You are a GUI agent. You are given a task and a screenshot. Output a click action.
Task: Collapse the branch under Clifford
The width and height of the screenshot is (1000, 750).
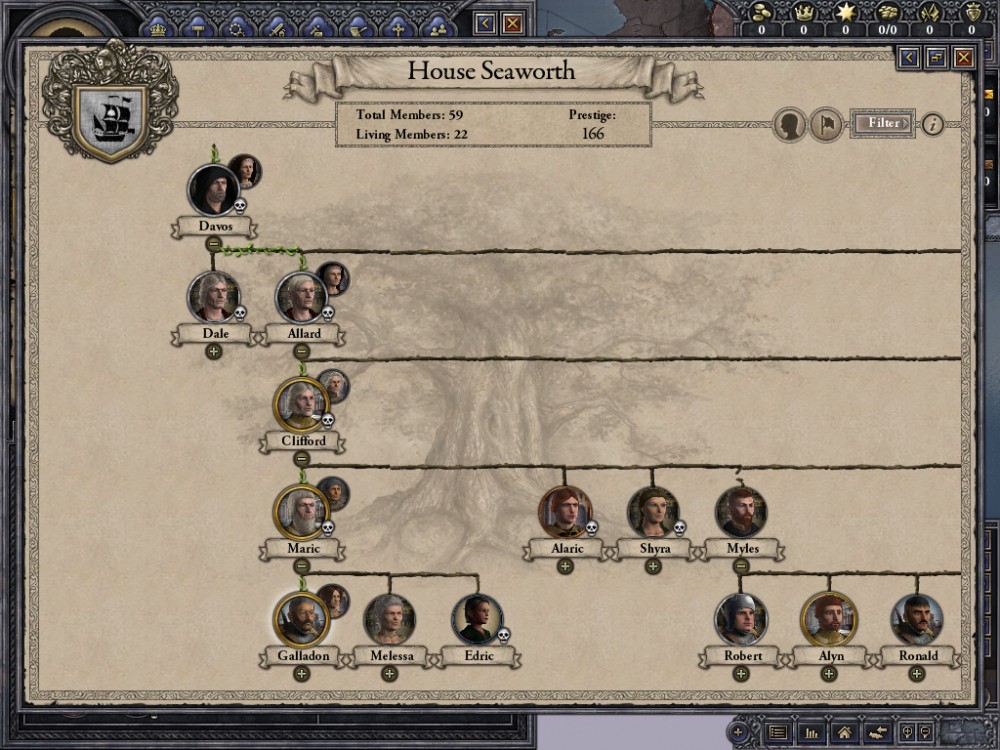click(x=301, y=459)
